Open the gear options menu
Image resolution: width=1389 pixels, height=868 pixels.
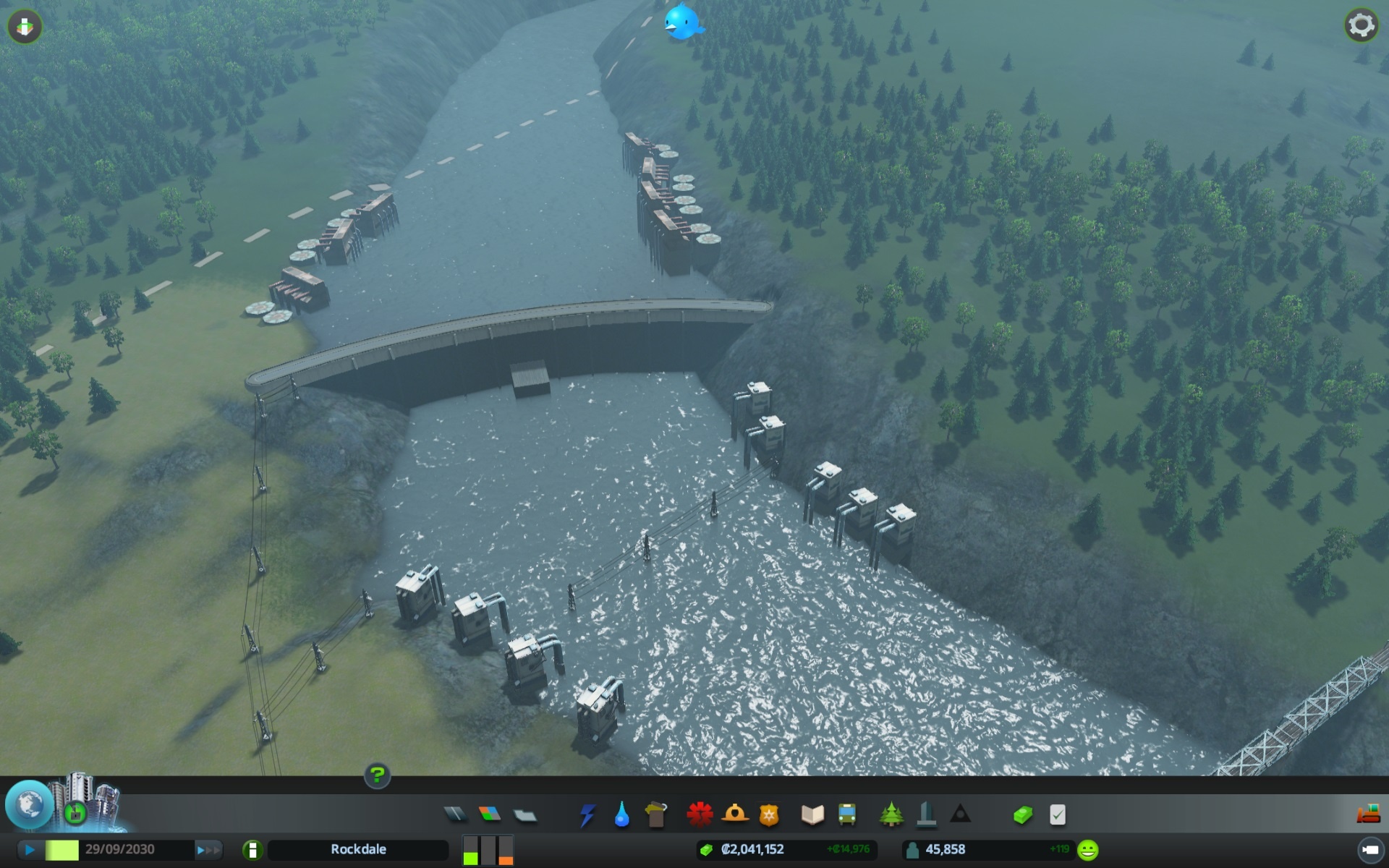[x=1361, y=25]
